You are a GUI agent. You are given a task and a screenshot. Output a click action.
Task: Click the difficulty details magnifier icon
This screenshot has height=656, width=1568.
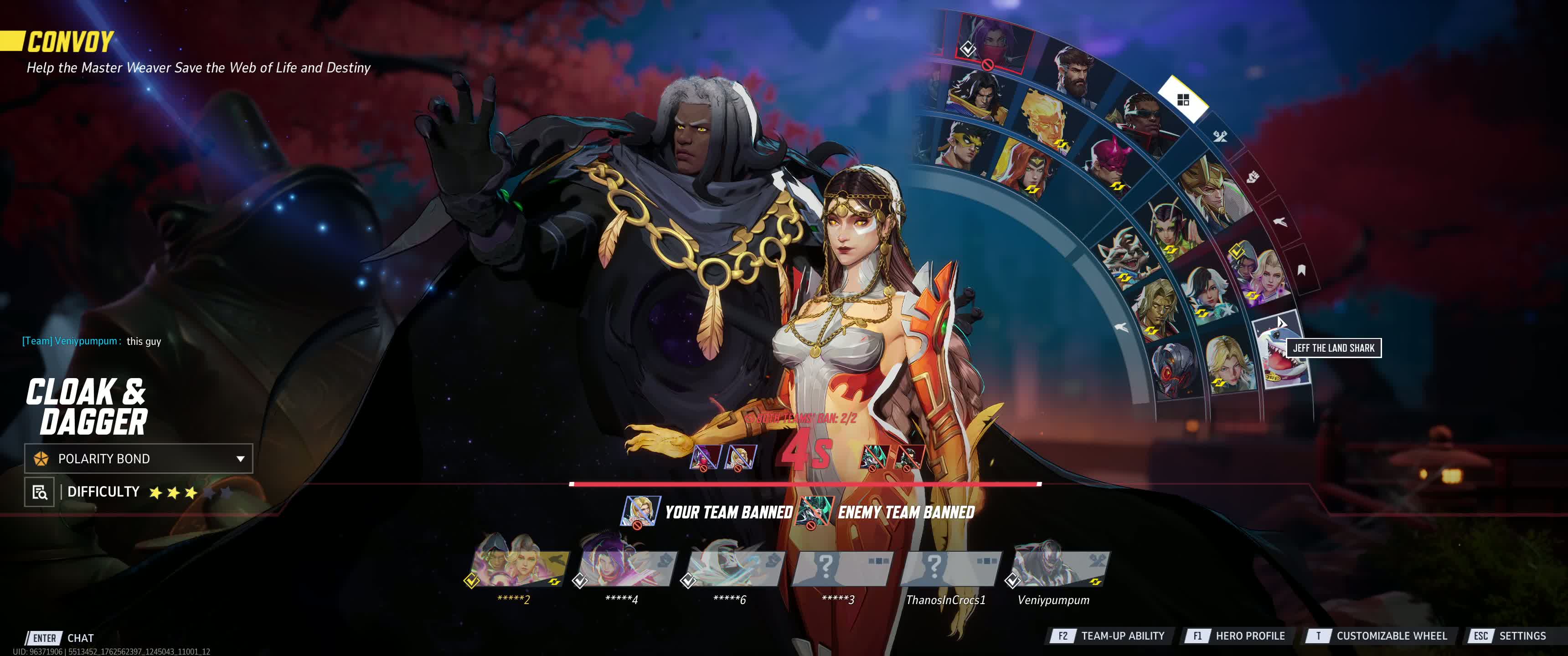click(x=40, y=492)
